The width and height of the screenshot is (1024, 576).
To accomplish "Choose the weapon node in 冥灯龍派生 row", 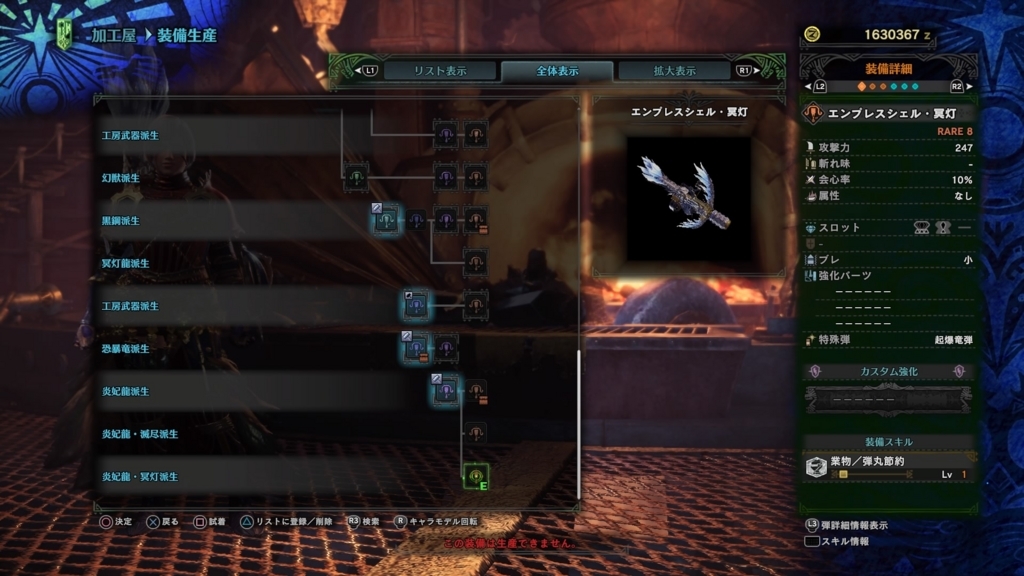I will point(476,263).
